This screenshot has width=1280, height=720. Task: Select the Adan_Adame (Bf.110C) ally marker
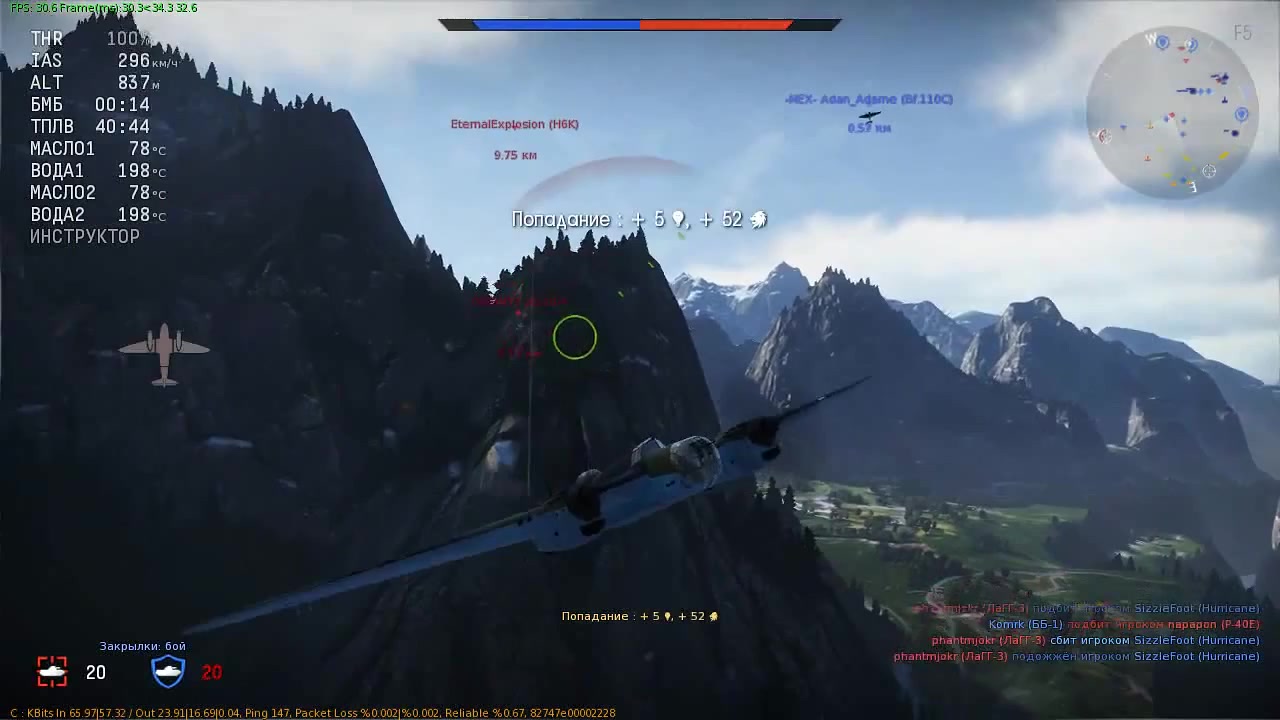coord(868,100)
